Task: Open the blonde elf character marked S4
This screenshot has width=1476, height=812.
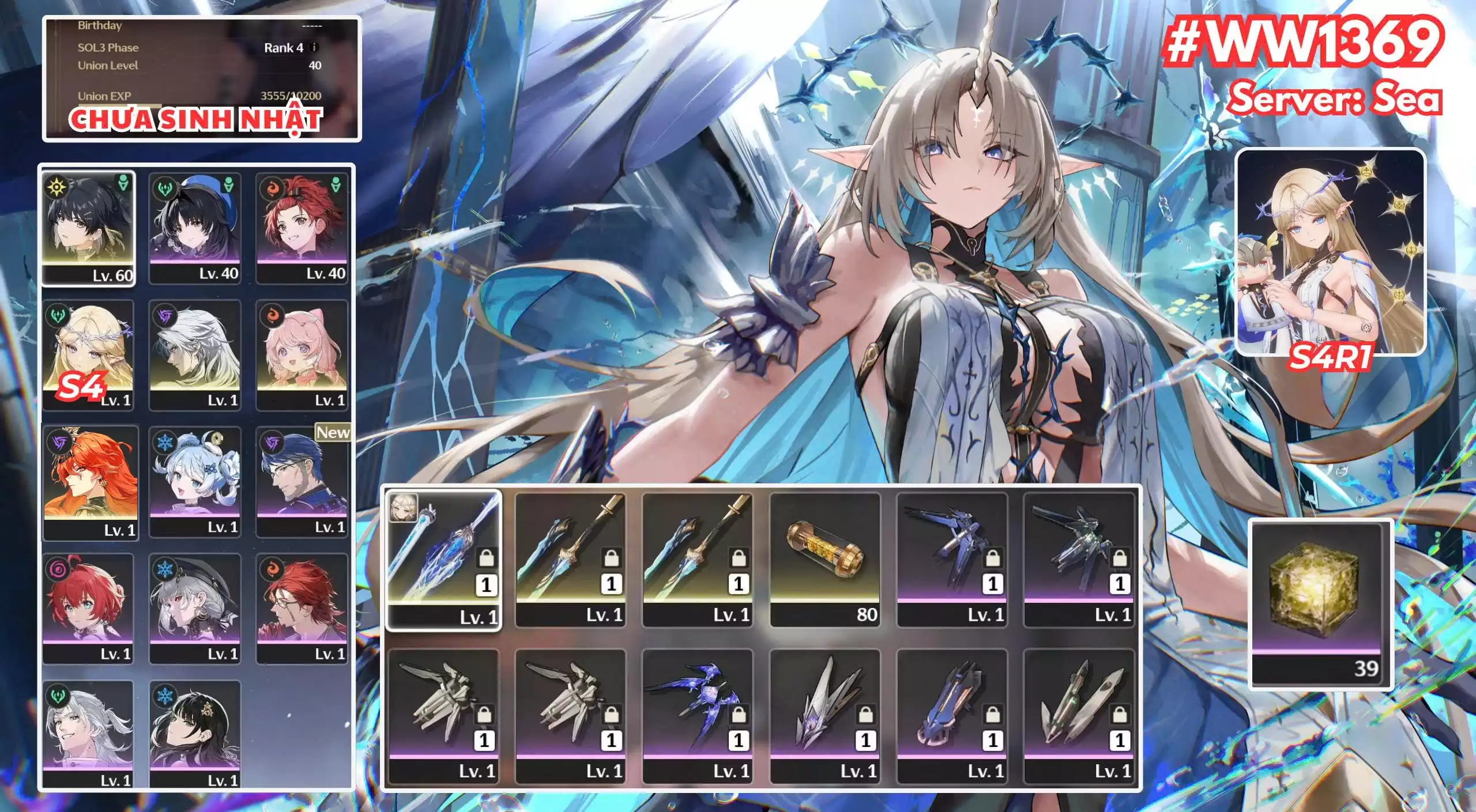Action: [x=89, y=354]
